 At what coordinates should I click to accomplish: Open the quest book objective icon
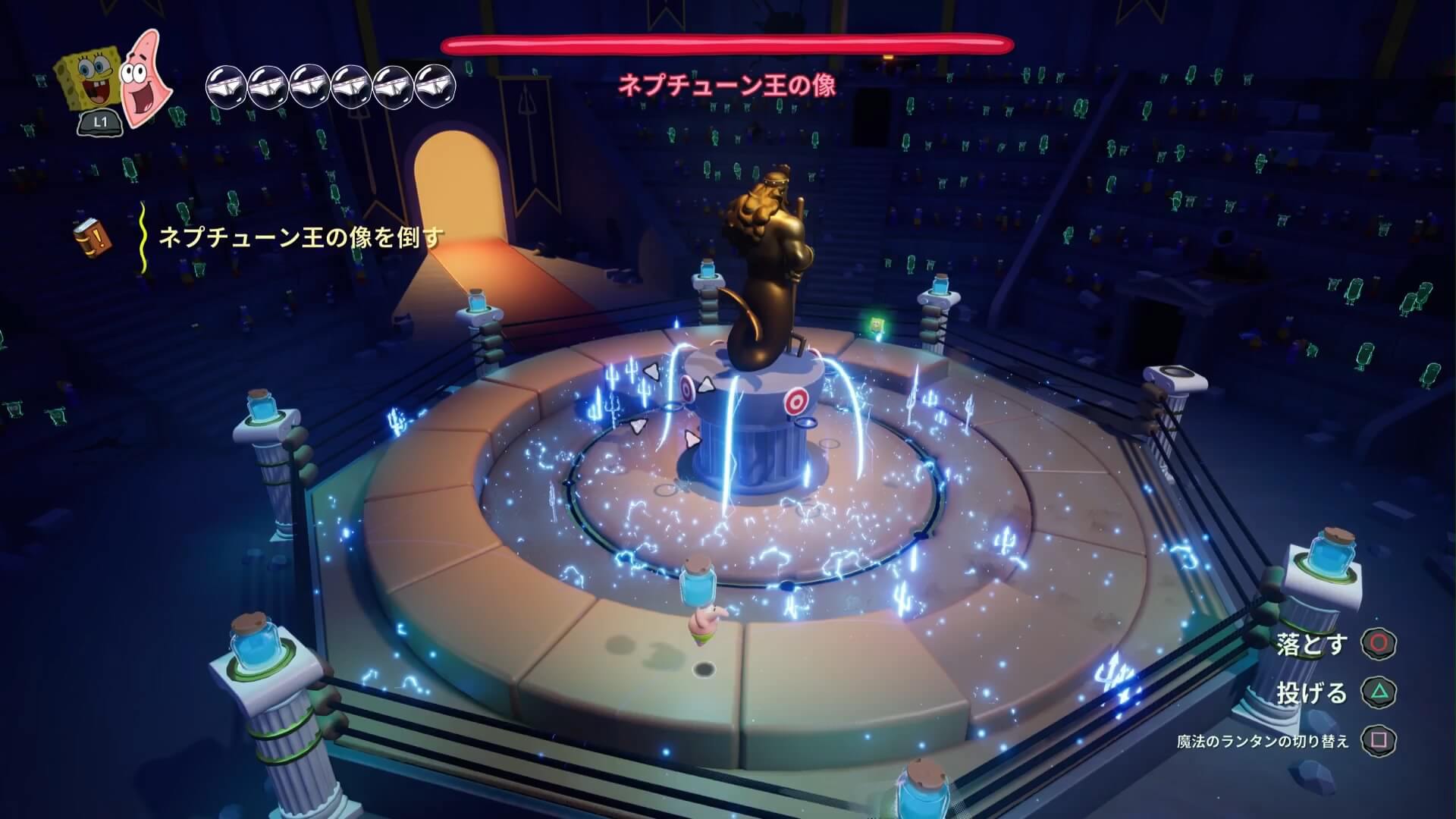tap(93, 237)
